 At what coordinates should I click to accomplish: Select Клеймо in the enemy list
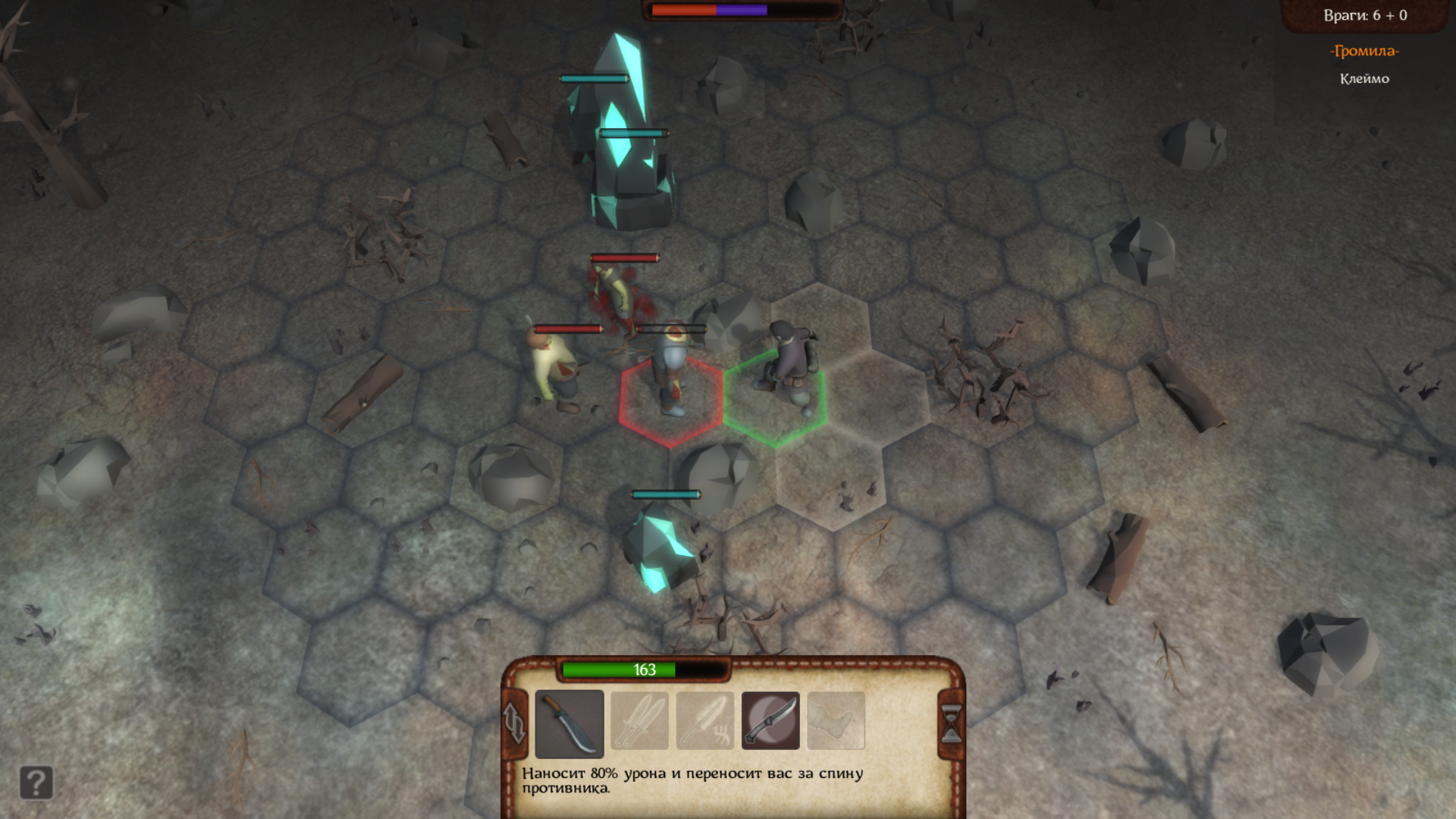[x=1363, y=79]
